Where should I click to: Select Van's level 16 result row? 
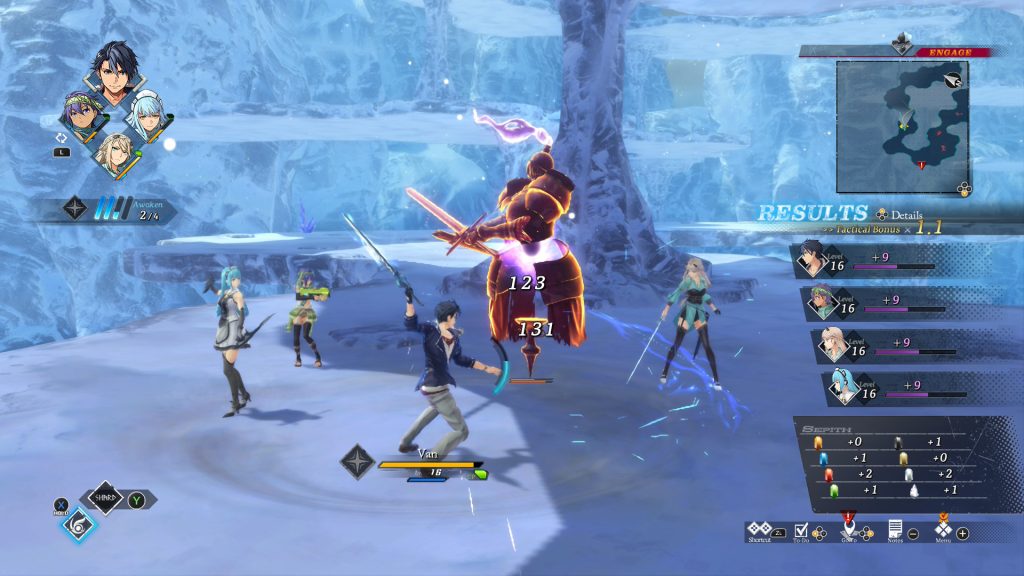point(880,263)
